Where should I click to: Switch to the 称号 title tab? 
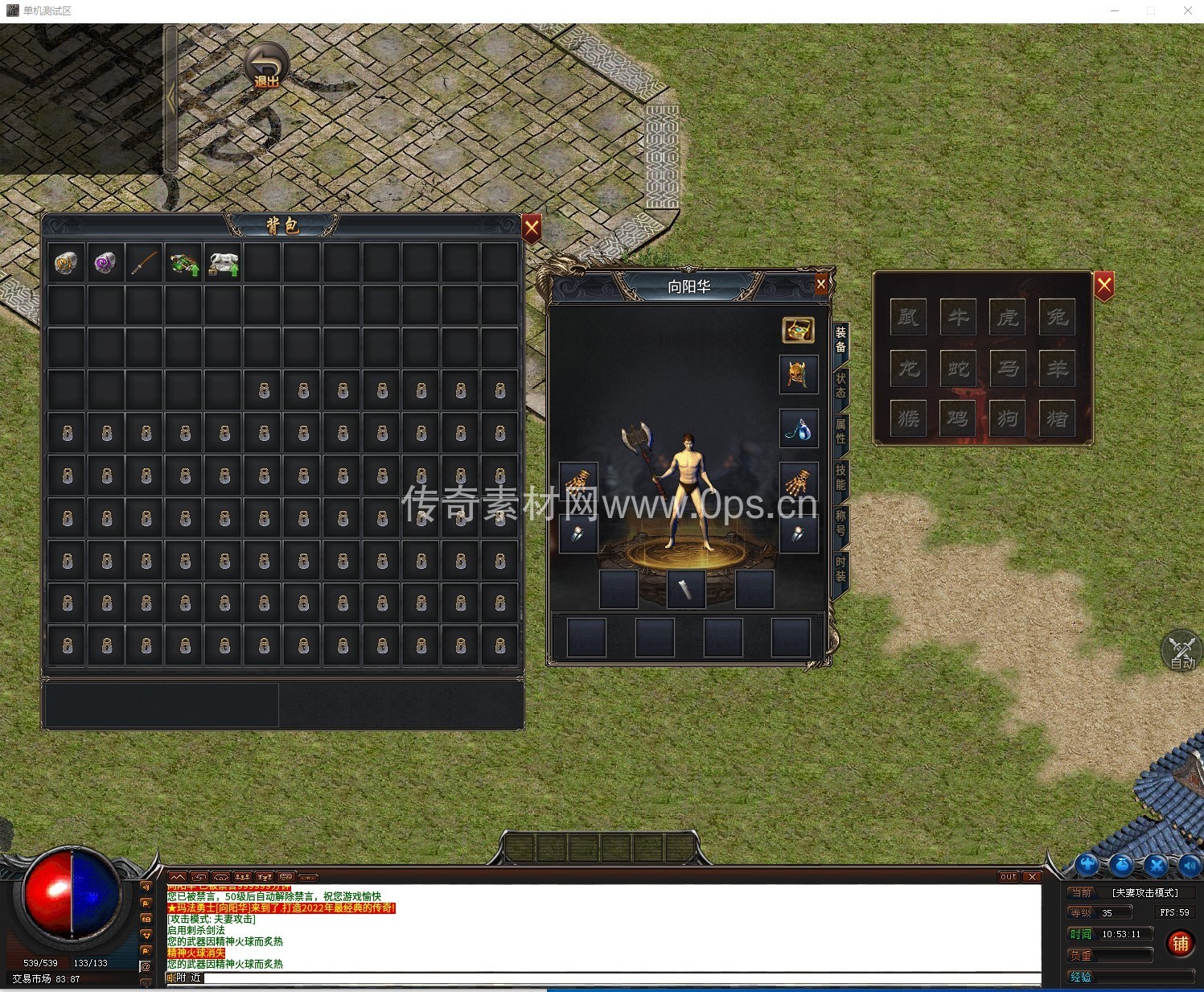840,523
